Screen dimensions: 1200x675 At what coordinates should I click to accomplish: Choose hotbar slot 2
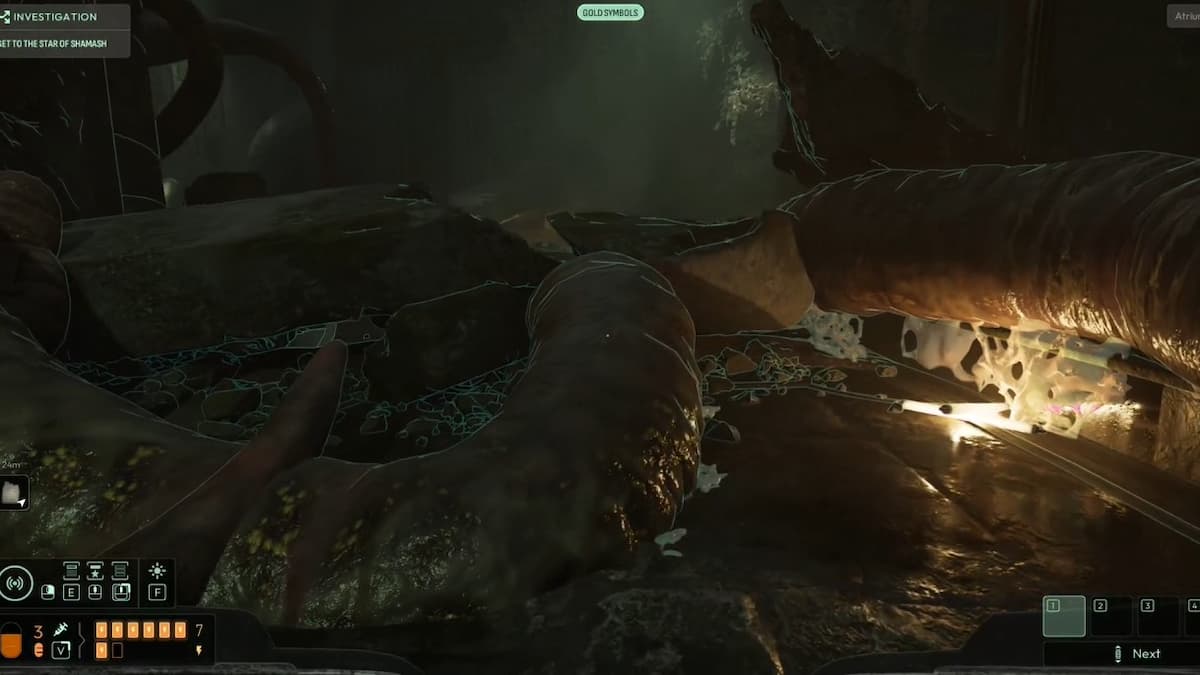[x=1111, y=616]
